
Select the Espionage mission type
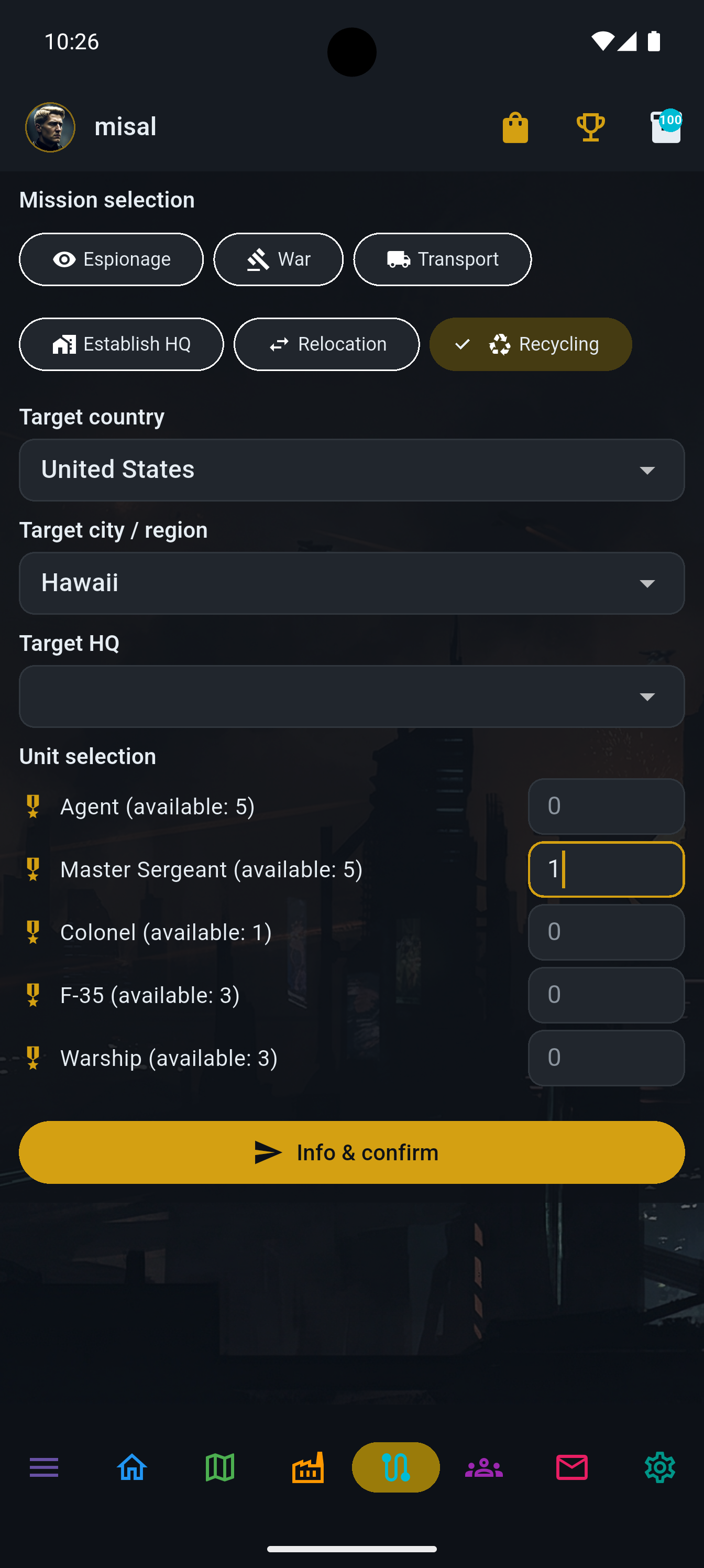[112, 259]
